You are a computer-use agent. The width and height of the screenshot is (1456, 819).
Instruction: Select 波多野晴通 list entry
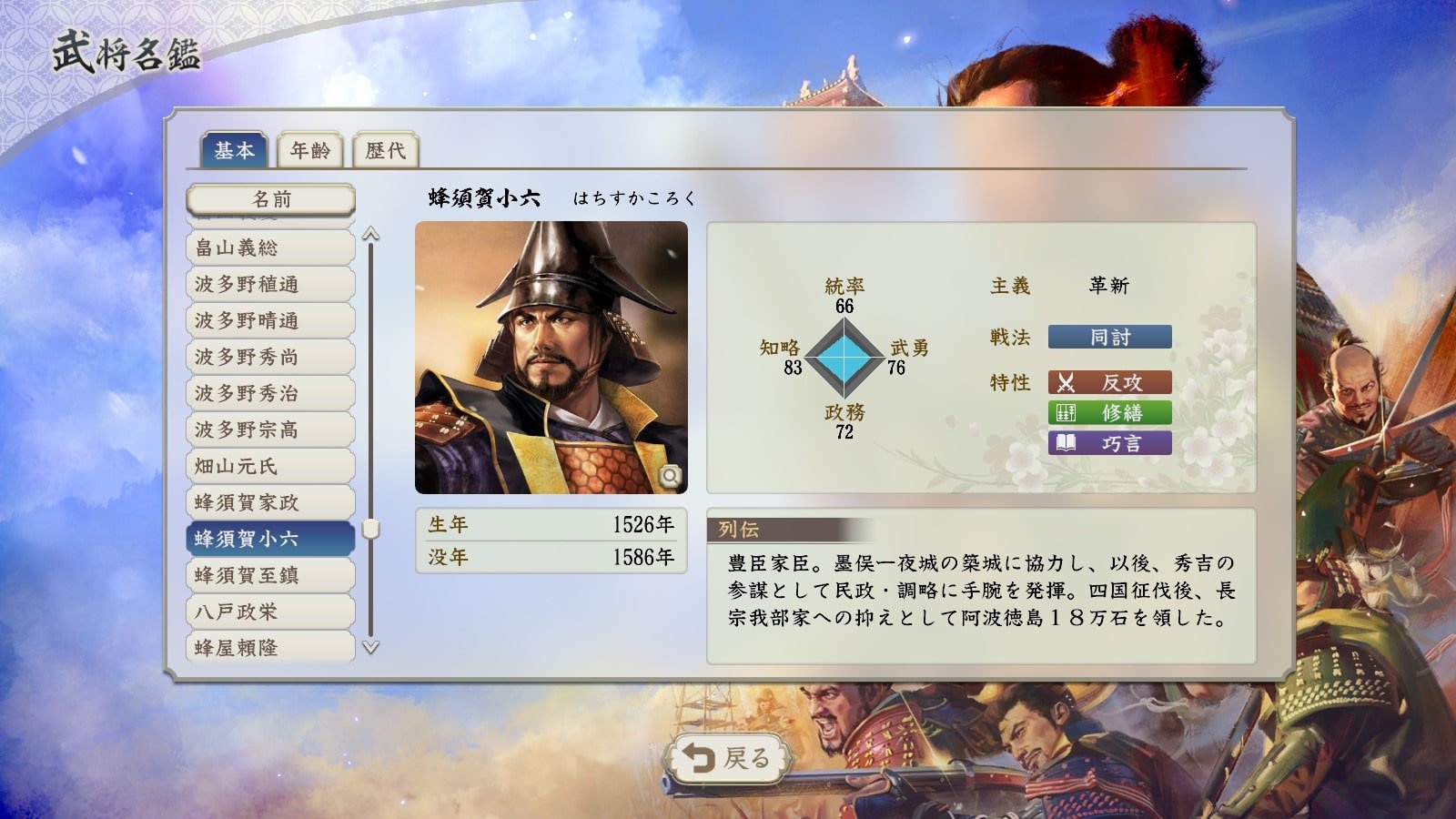click(270, 320)
